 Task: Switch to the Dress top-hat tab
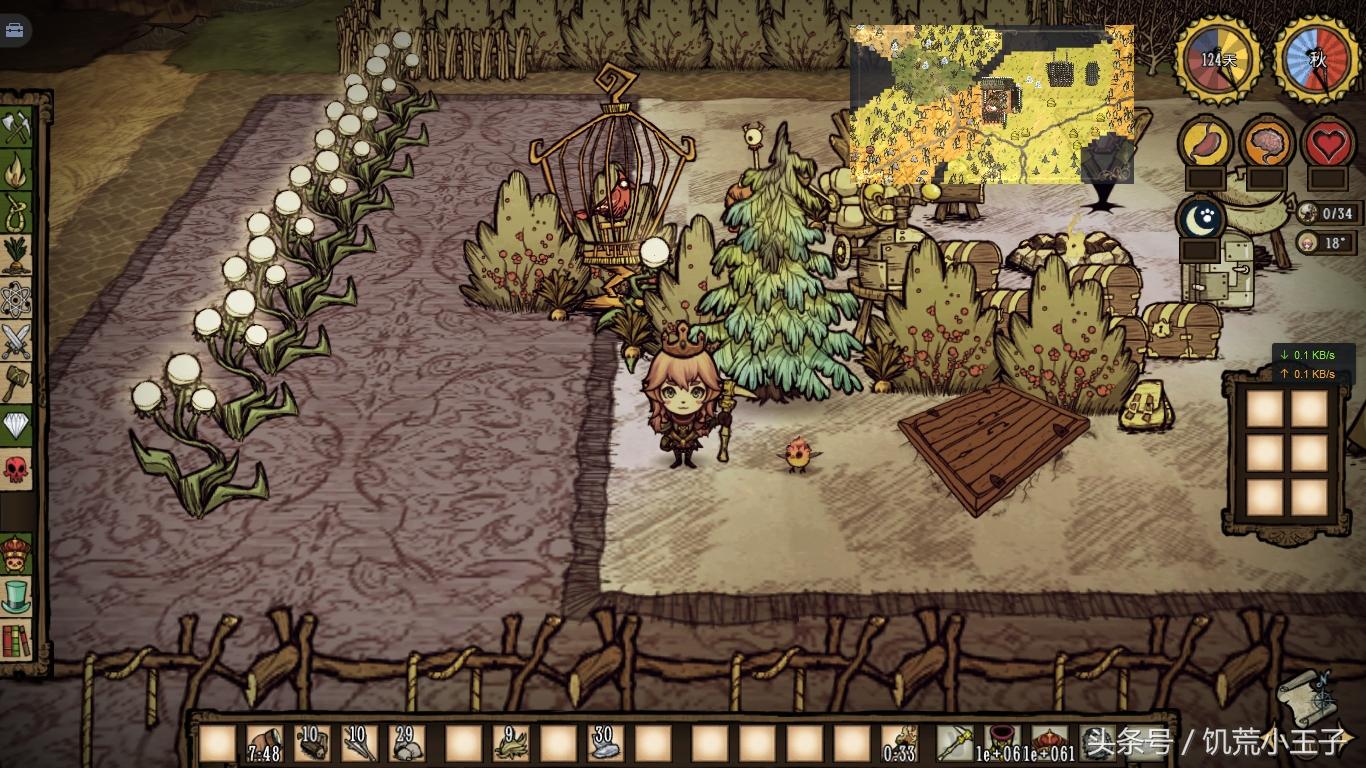[17, 597]
